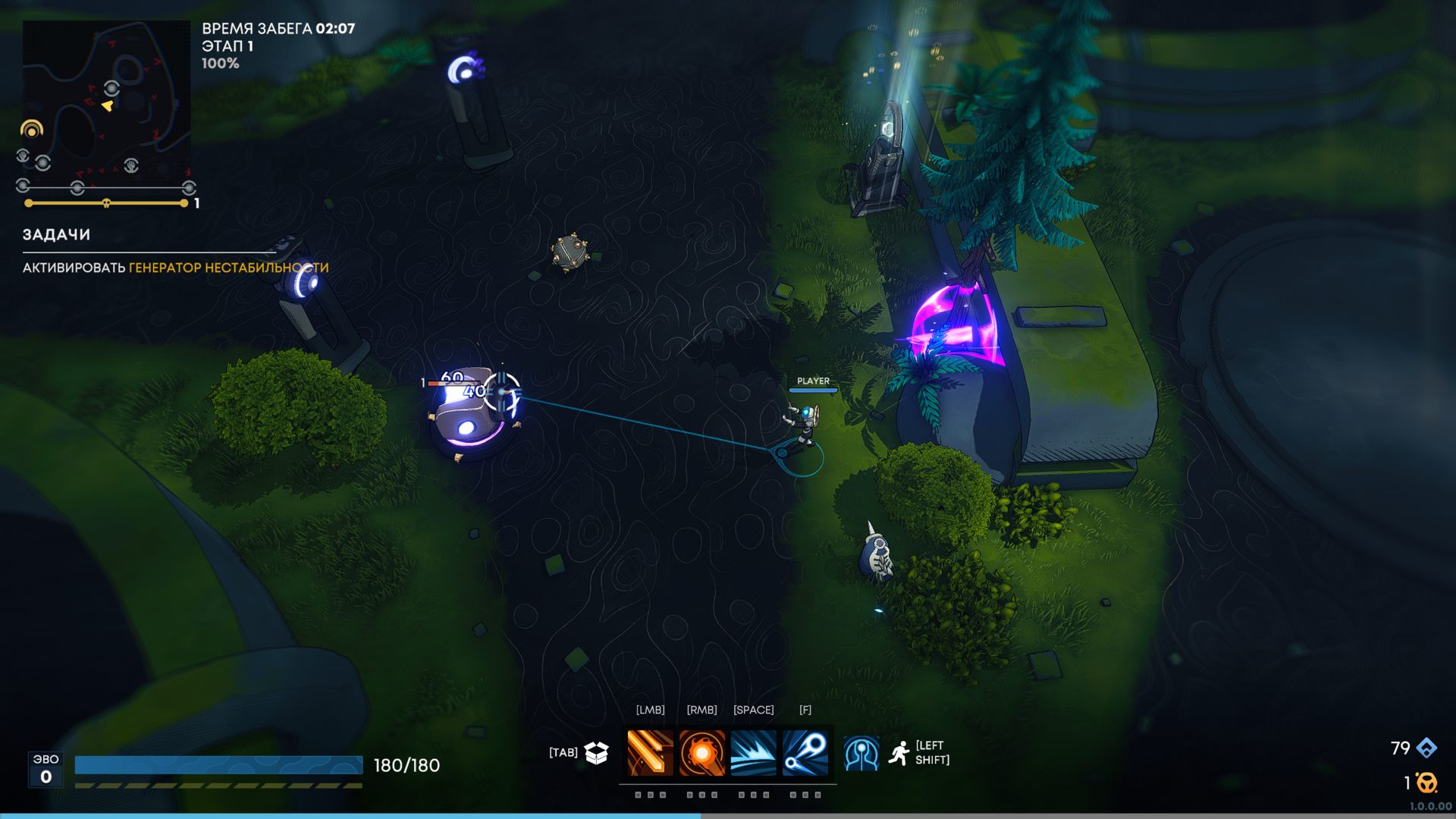
Task: Trigger the blue dash wave ability
Action: coord(753,753)
